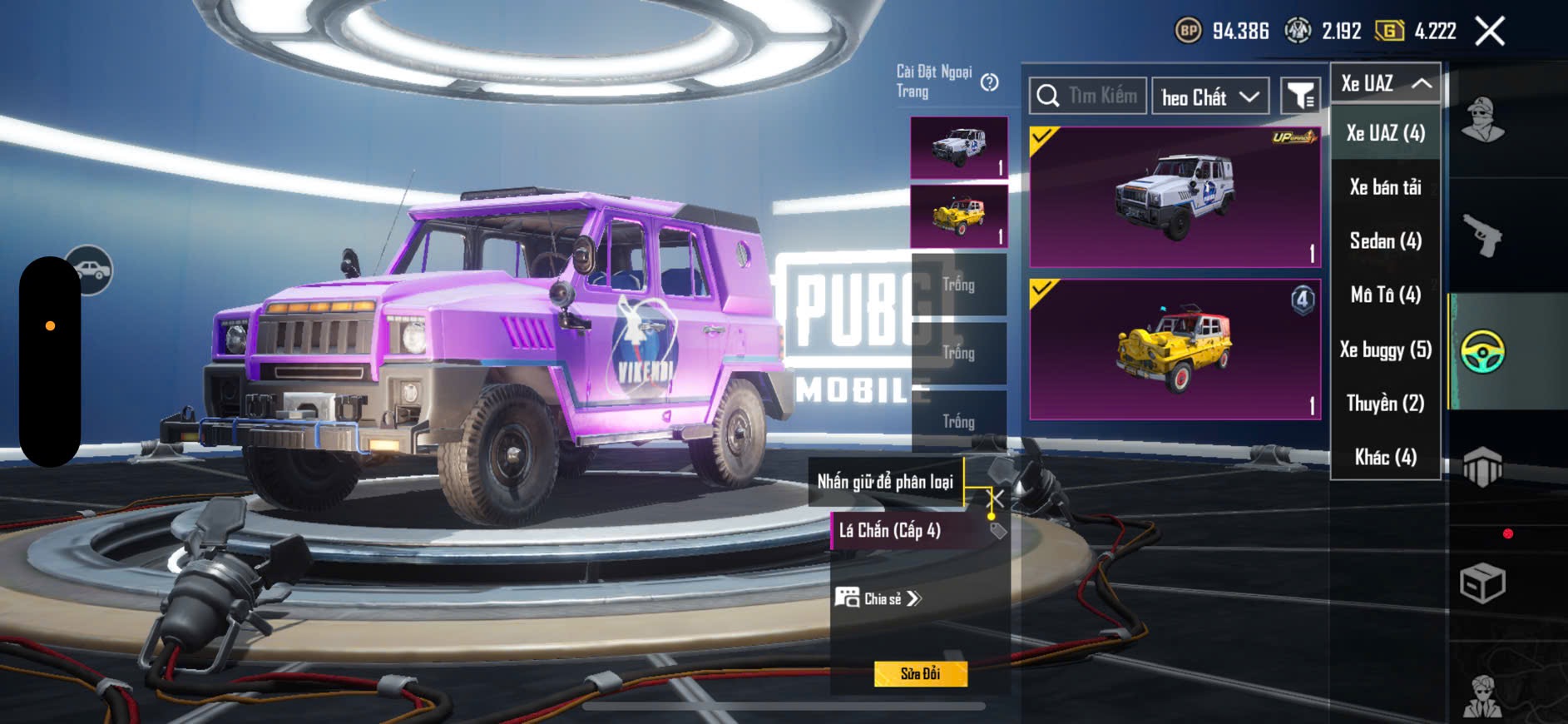This screenshot has width=1568, height=724.
Task: Choose the Thuyền (2) category
Action: [1386, 404]
